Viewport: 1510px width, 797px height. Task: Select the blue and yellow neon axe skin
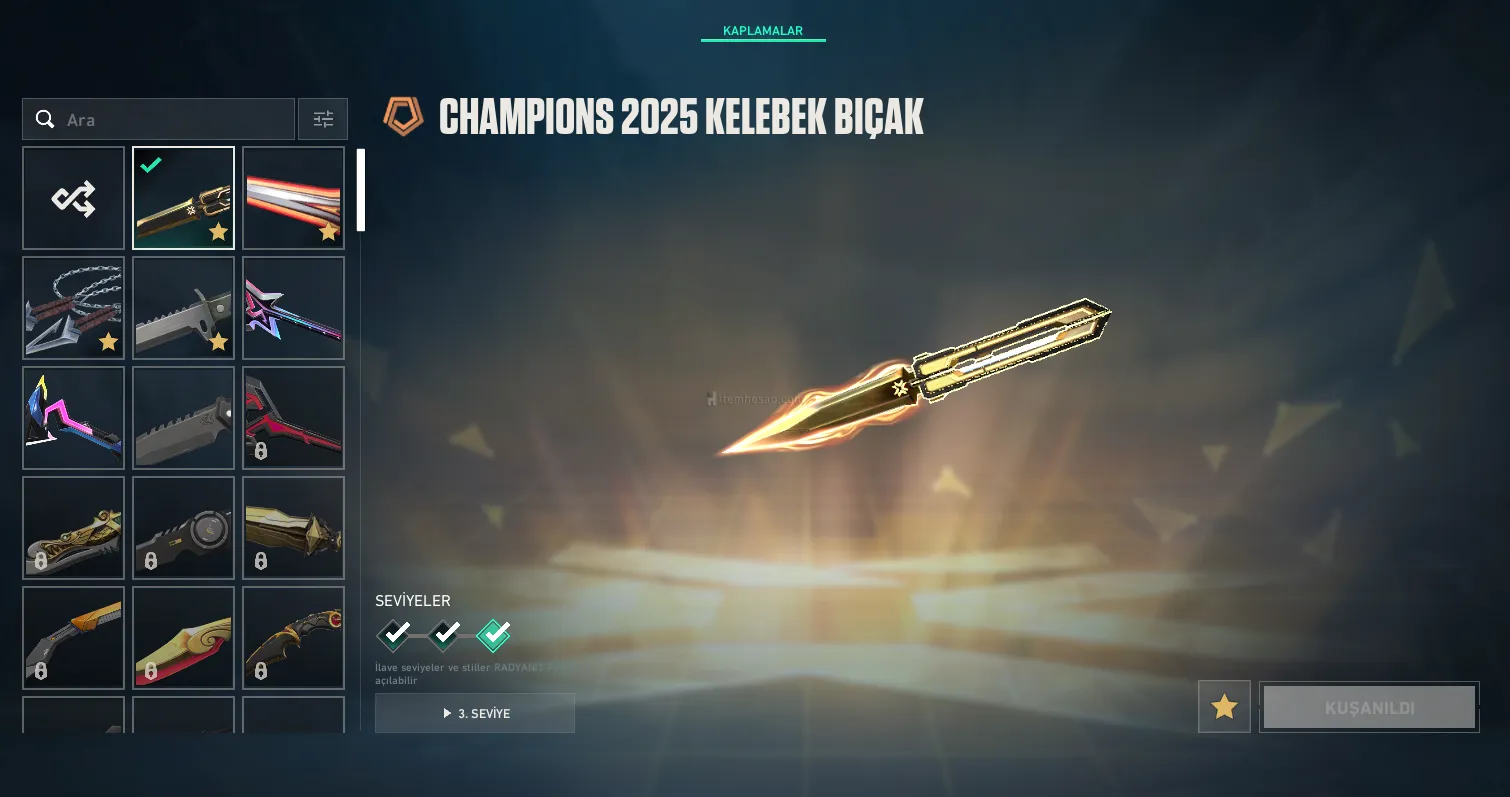coord(74,418)
